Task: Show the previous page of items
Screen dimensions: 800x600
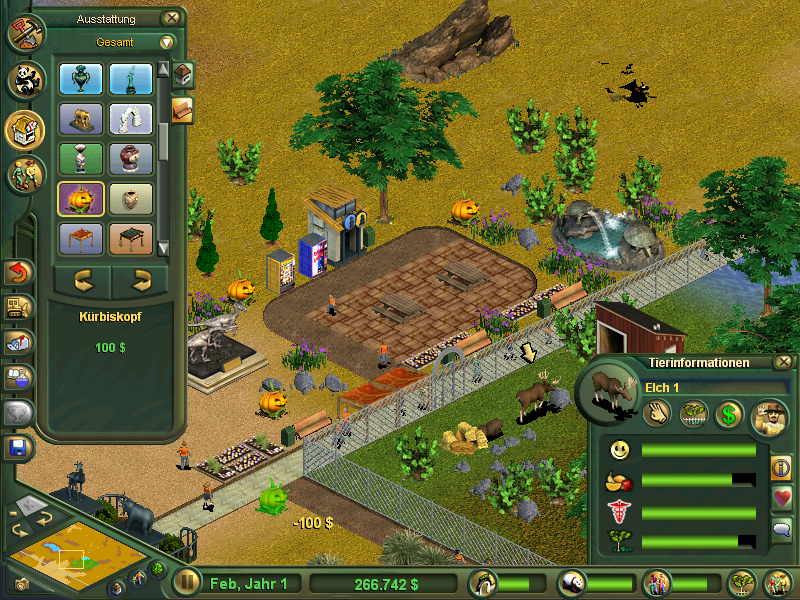Action: pyautogui.click(x=82, y=279)
